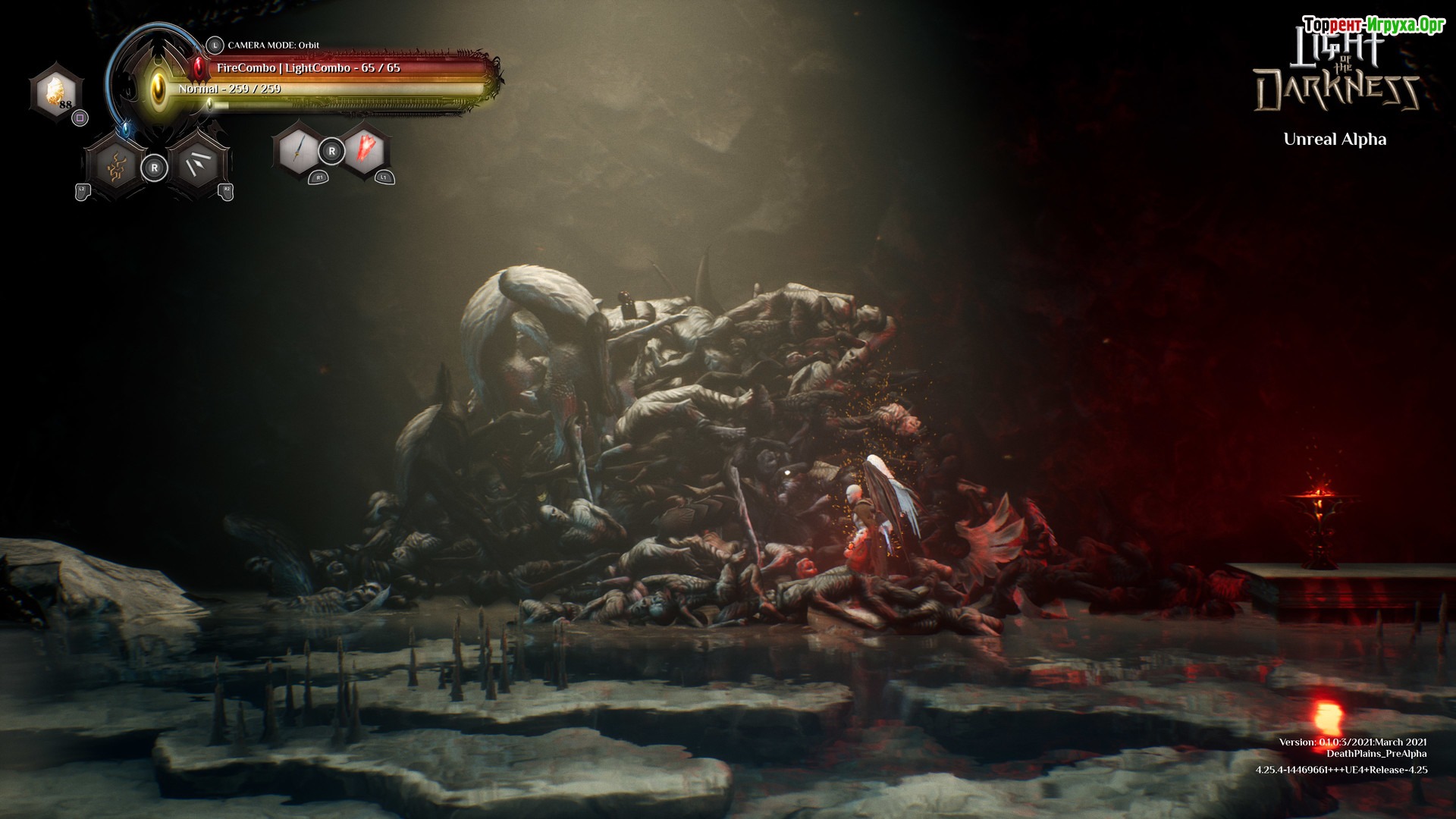Click the golden eye emblem in the HUD
The width and height of the screenshot is (1456, 819).
[158, 88]
